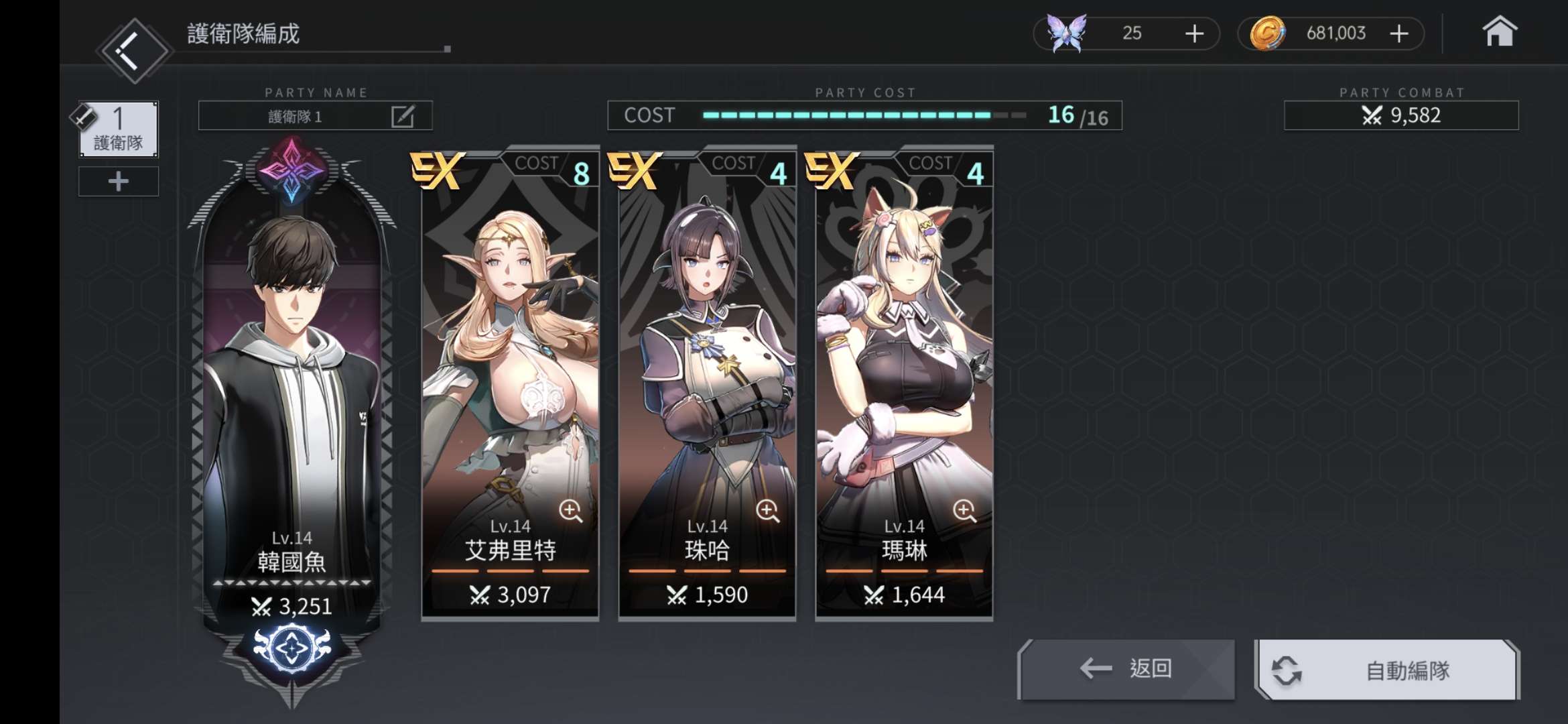Screen dimensions: 1568x724
Task: Inspect 珠哈 with the magnifier icon
Action: [767, 511]
